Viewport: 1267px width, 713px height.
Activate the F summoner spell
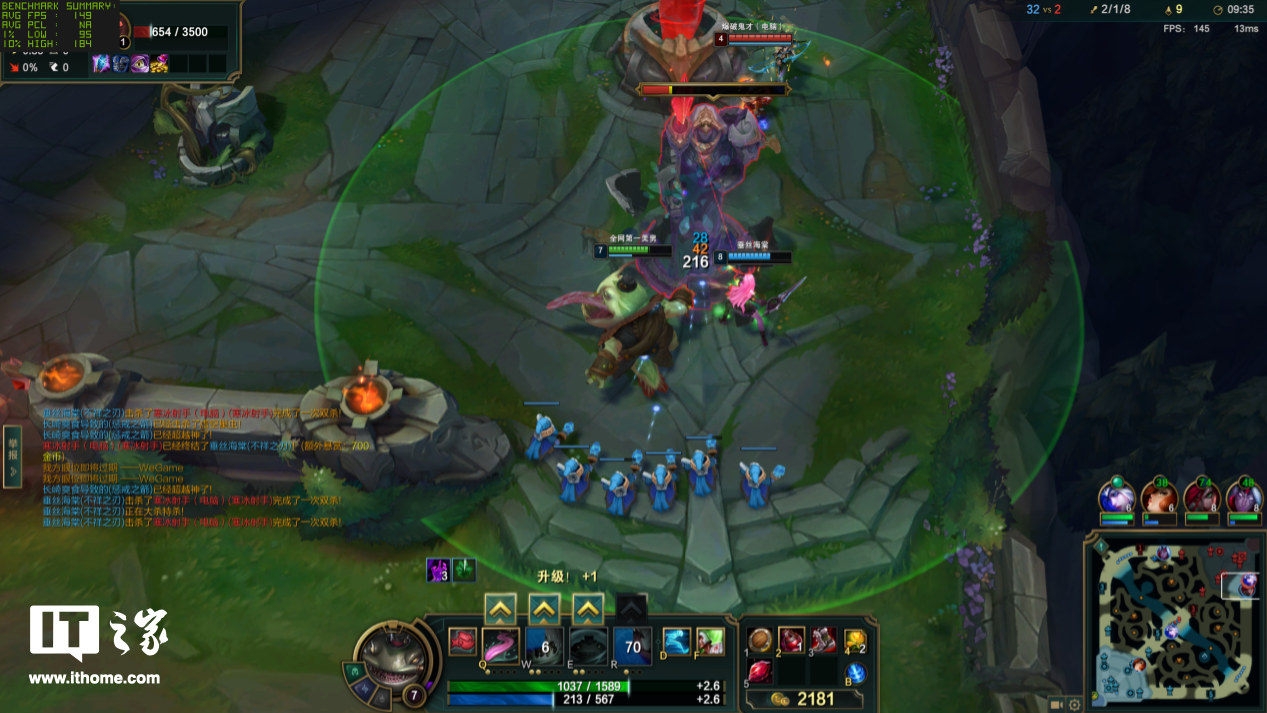[x=710, y=642]
